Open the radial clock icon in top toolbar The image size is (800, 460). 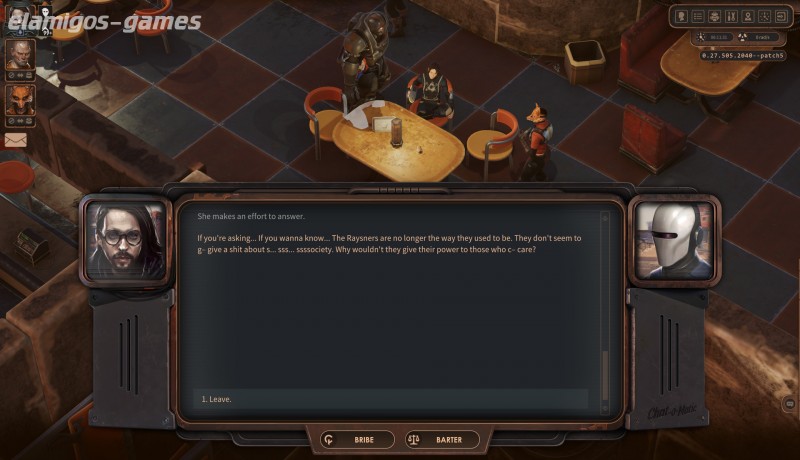tap(764, 16)
